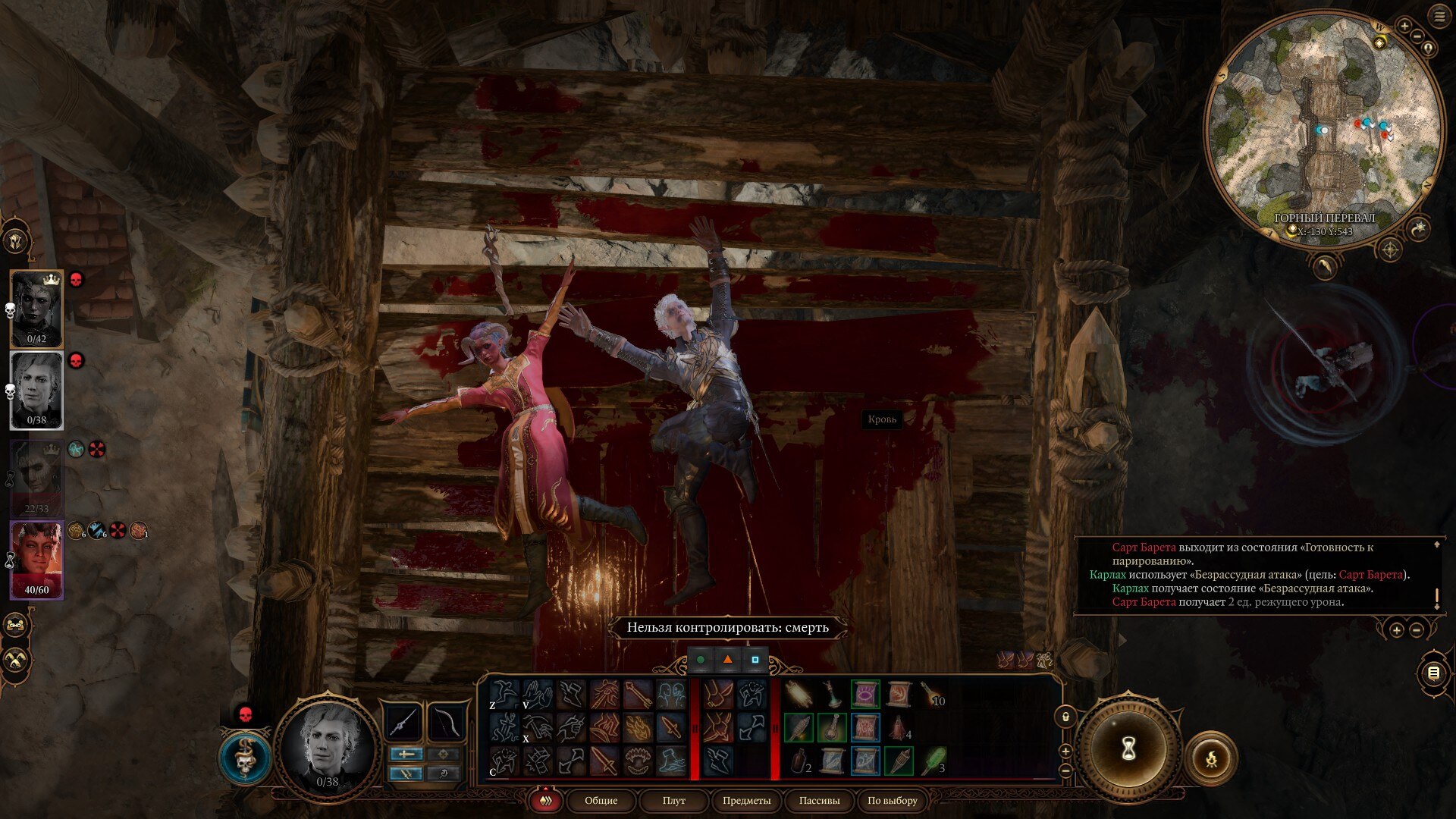1456x819 pixels.
Task: Select the orange triangle bonus action filter
Action: tap(727, 660)
